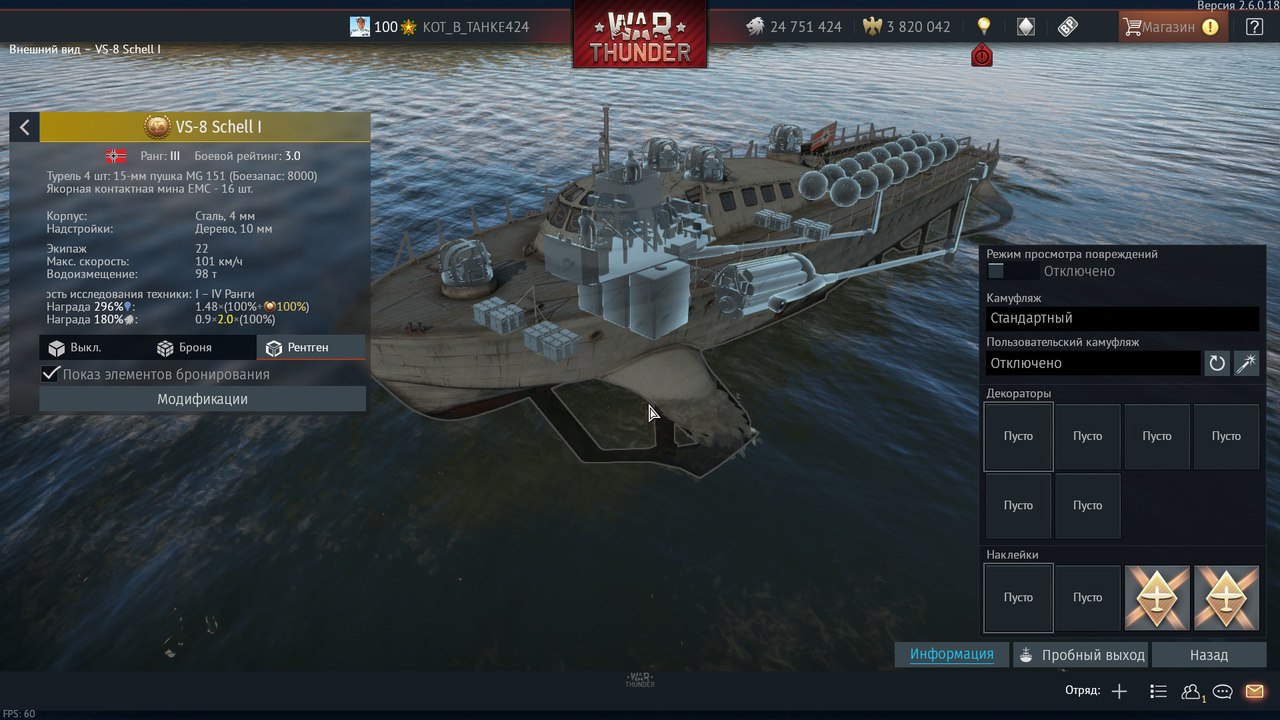Viewport: 1280px width, 720px height.
Task: Open the Камуфляж dropdown showing Стандартный
Action: pyautogui.click(x=1121, y=318)
